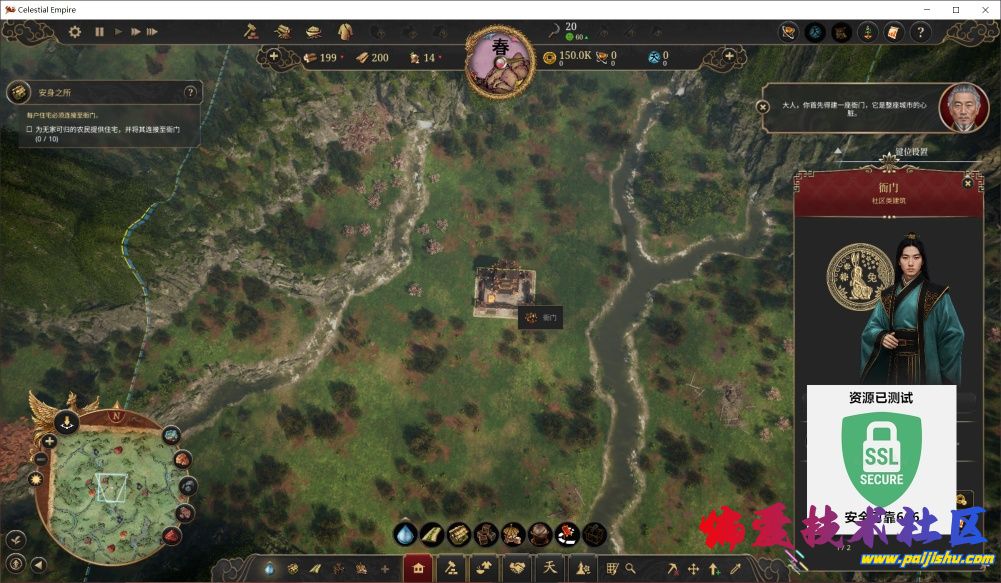Viewport: 1001px width, 583px height.
Task: Activate the magnifying glass search tool
Action: click(x=631, y=568)
